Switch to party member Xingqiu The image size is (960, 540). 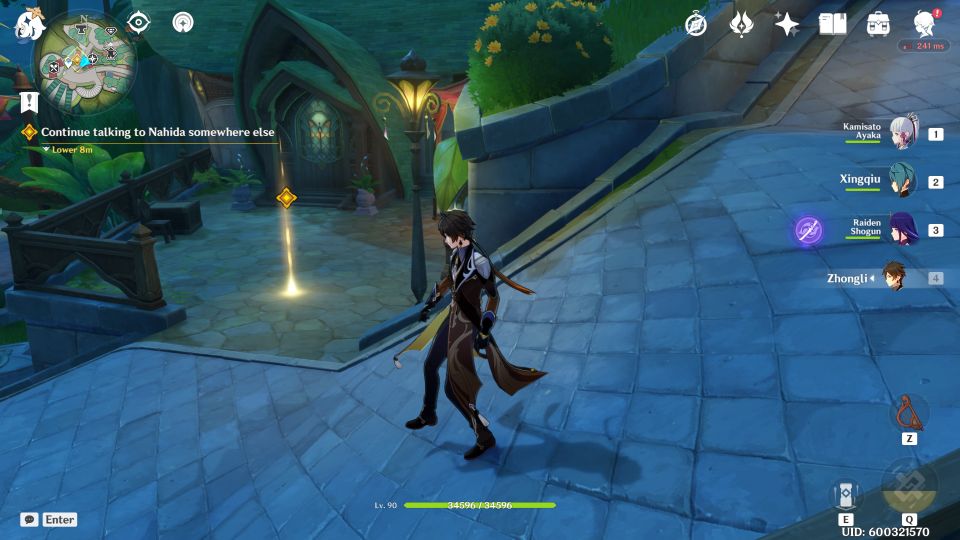903,182
